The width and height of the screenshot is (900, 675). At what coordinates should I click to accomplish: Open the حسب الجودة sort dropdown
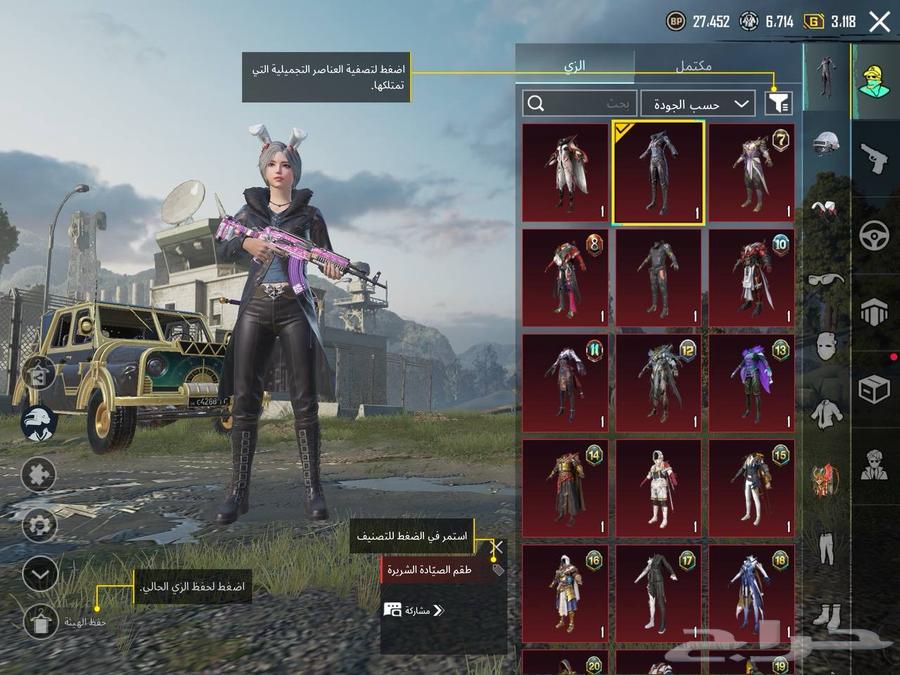(x=698, y=103)
